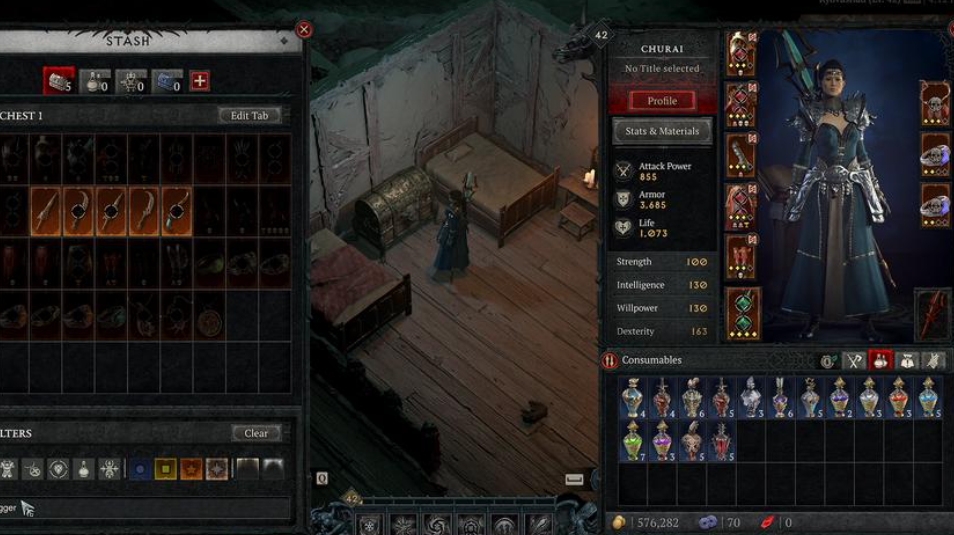Select the red active stash tab
This screenshot has height=535, width=954.
(x=58, y=81)
